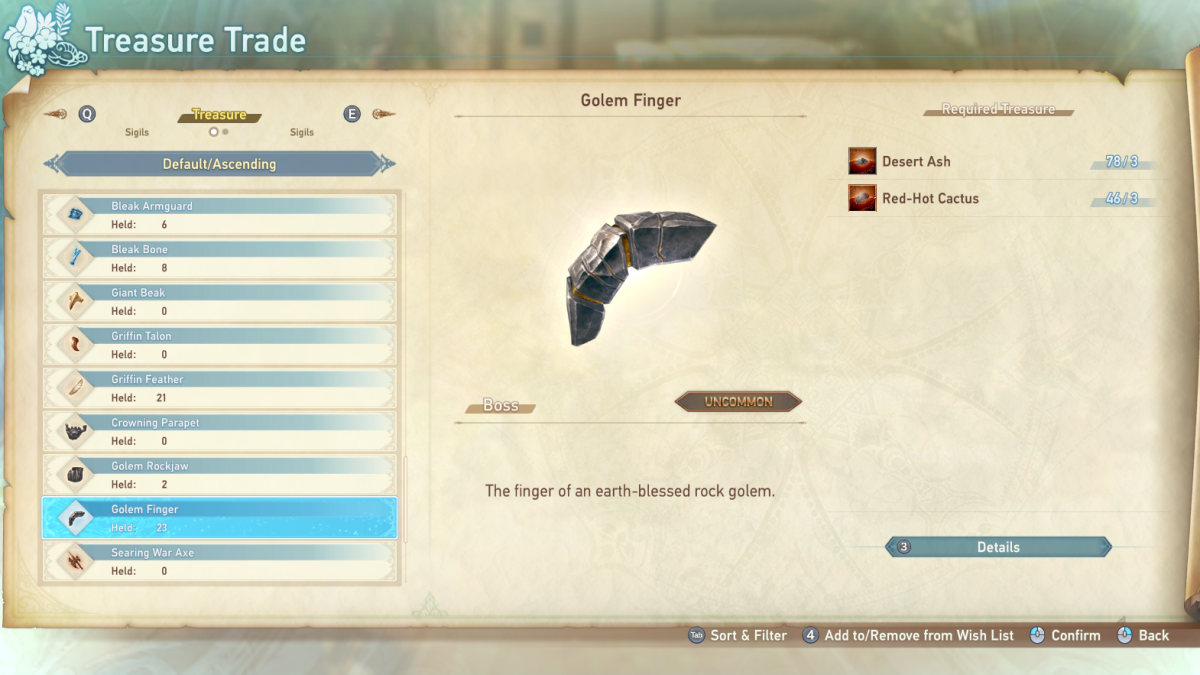Choose the Crowning Parapet item

[x=219, y=431]
